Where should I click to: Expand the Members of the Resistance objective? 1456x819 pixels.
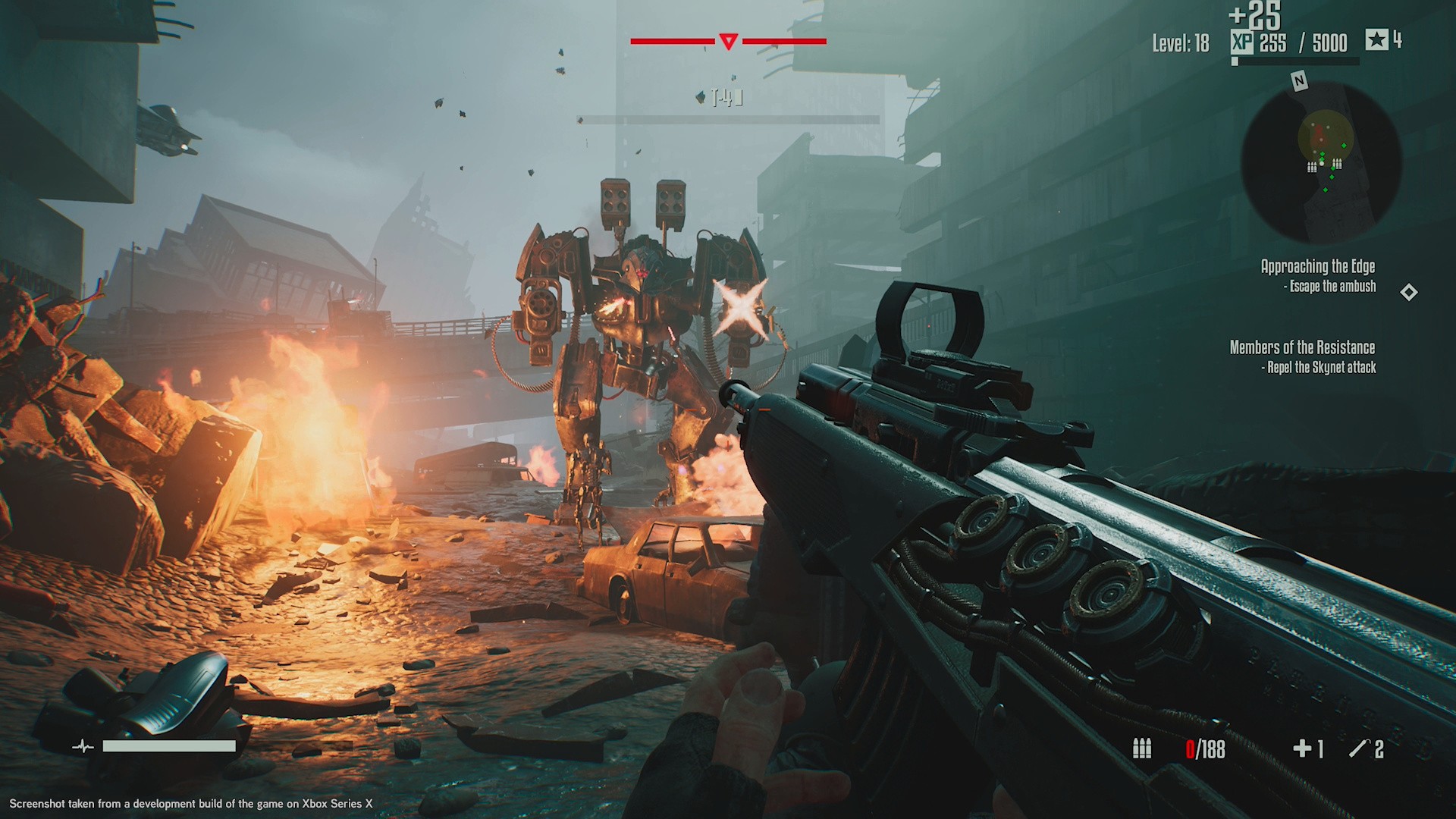click(1303, 348)
